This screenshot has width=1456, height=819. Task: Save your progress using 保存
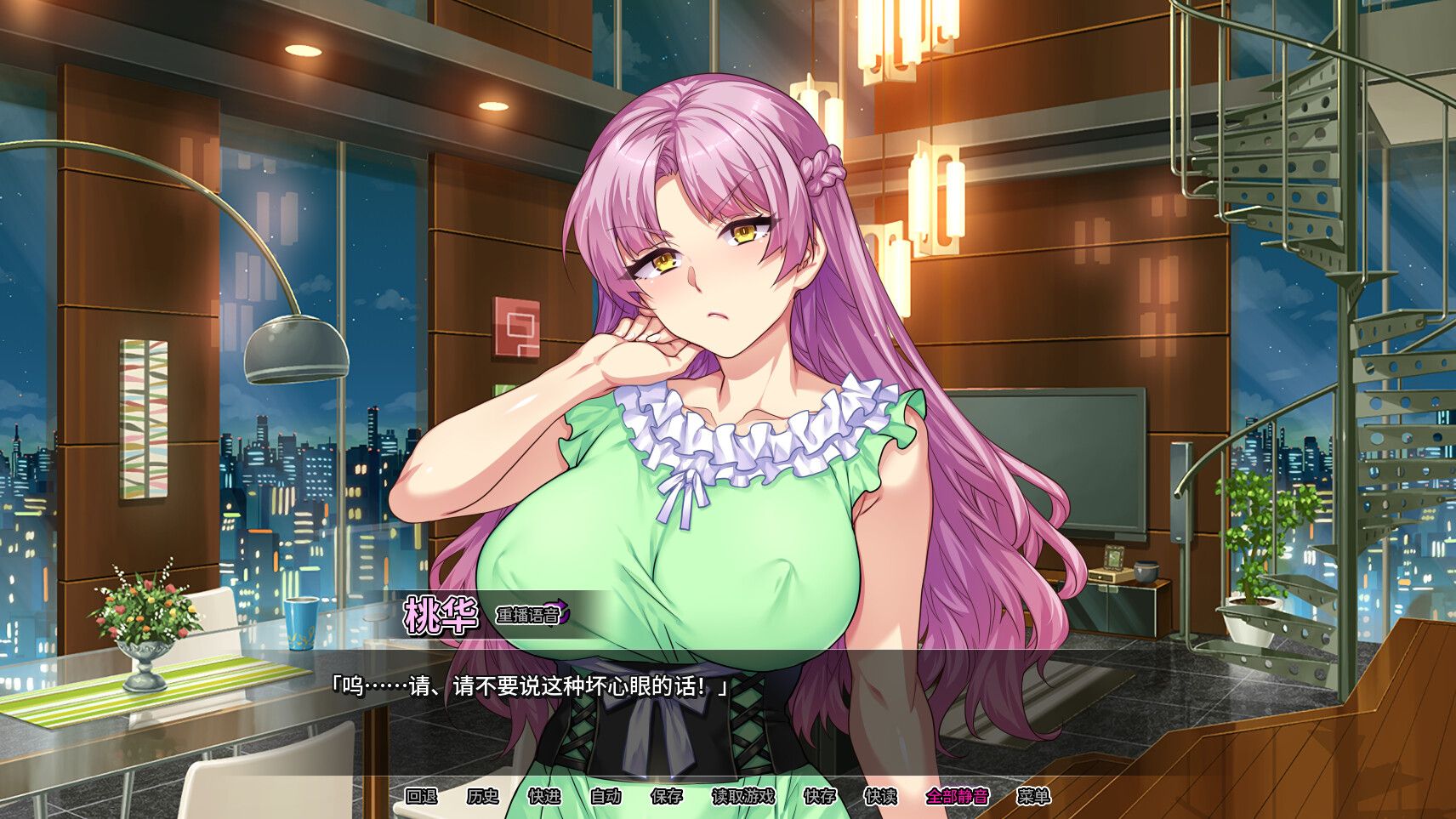668,799
